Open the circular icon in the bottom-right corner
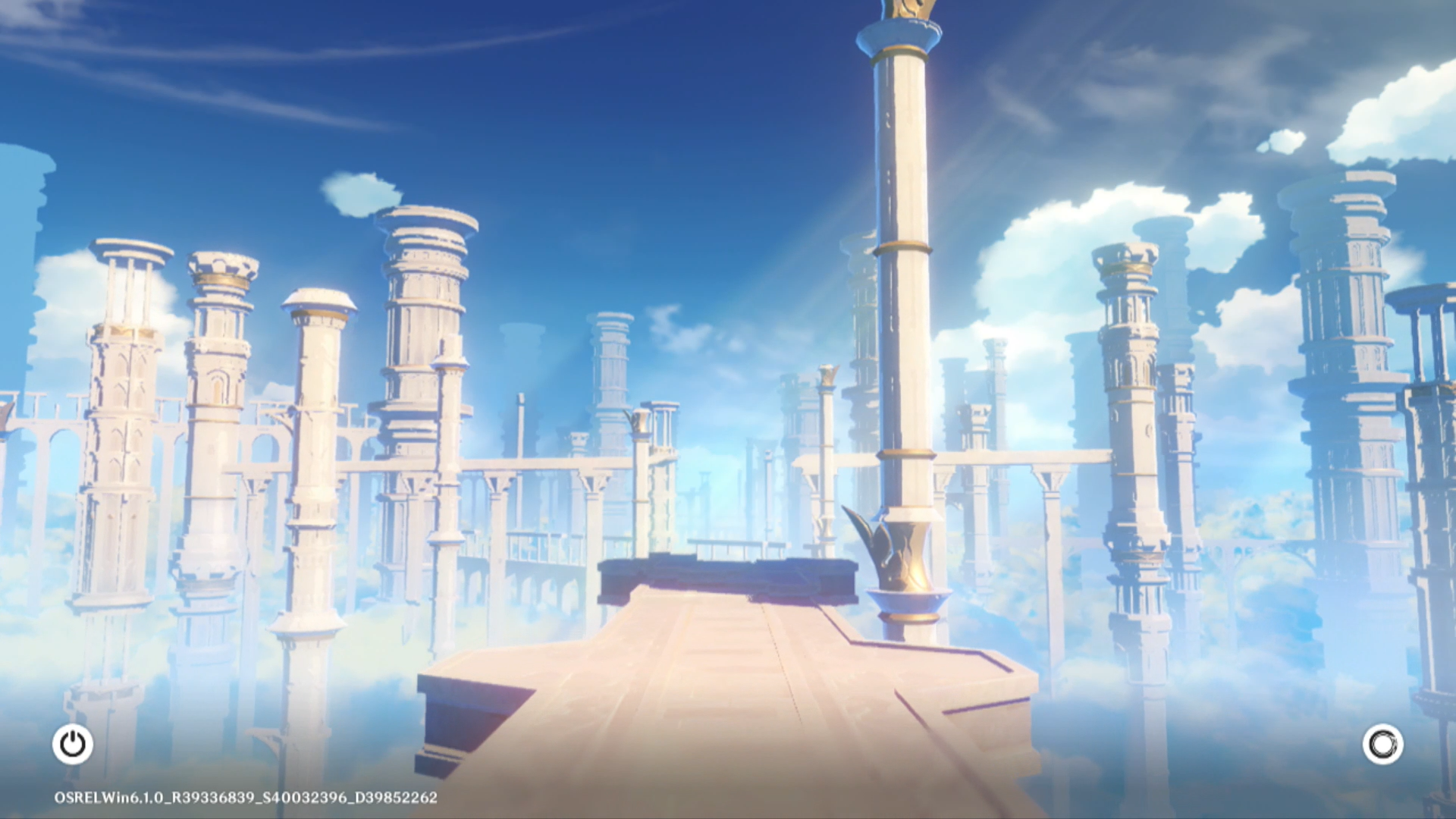The image size is (1456, 819). [1382, 744]
